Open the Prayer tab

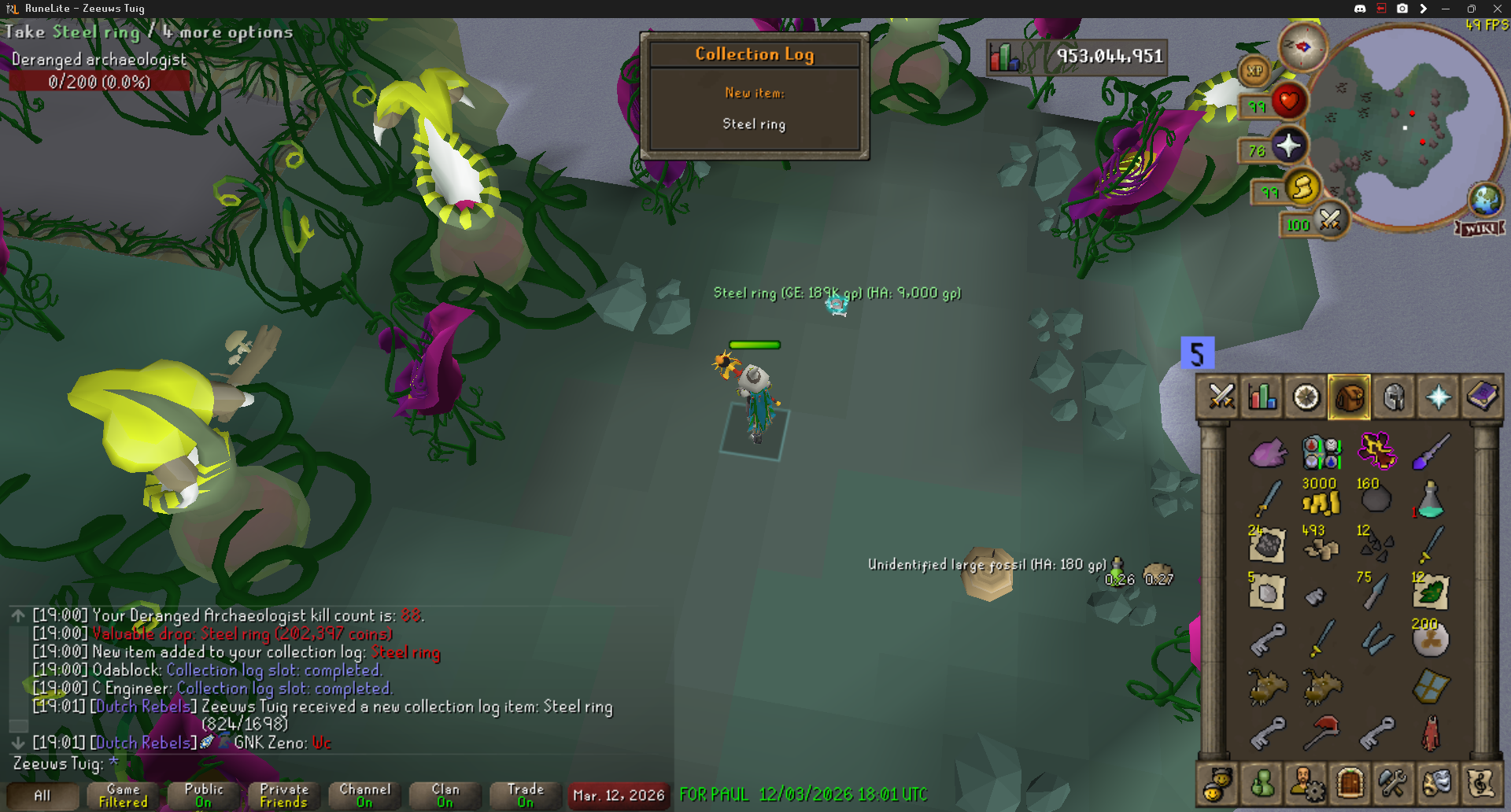click(1437, 397)
